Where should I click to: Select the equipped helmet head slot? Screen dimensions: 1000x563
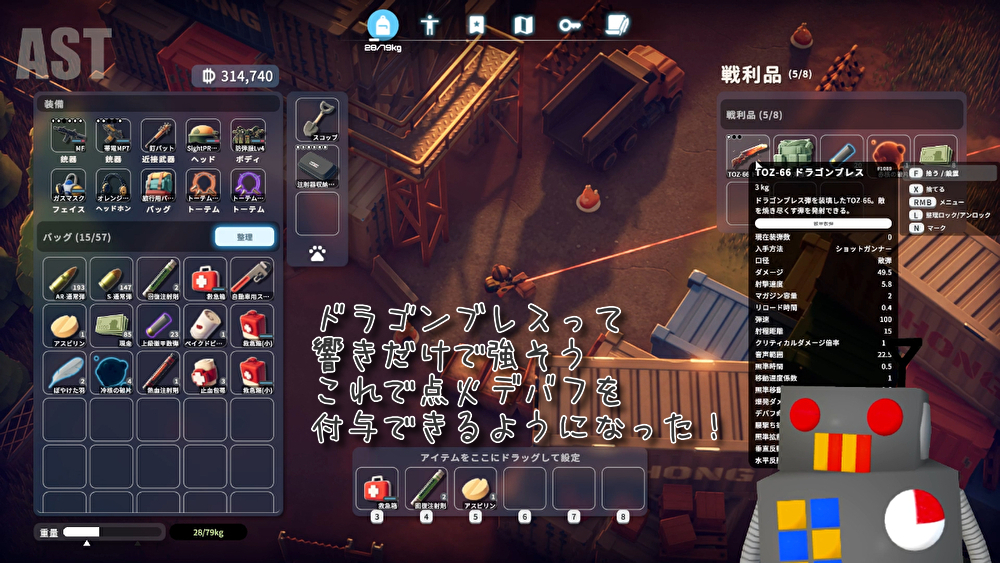point(203,138)
